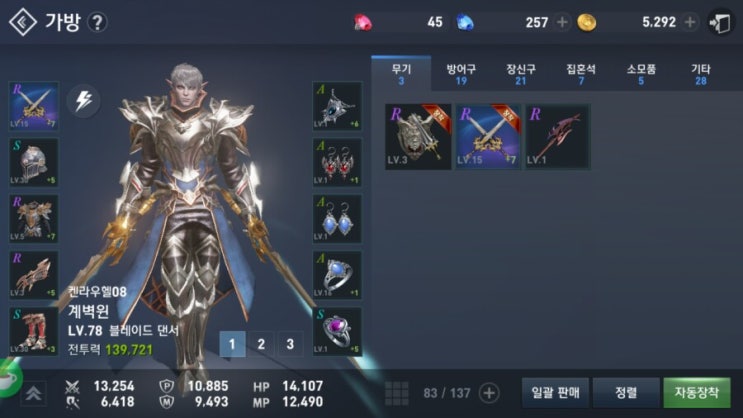Select the LV.1 dark spear weapon

point(557,136)
